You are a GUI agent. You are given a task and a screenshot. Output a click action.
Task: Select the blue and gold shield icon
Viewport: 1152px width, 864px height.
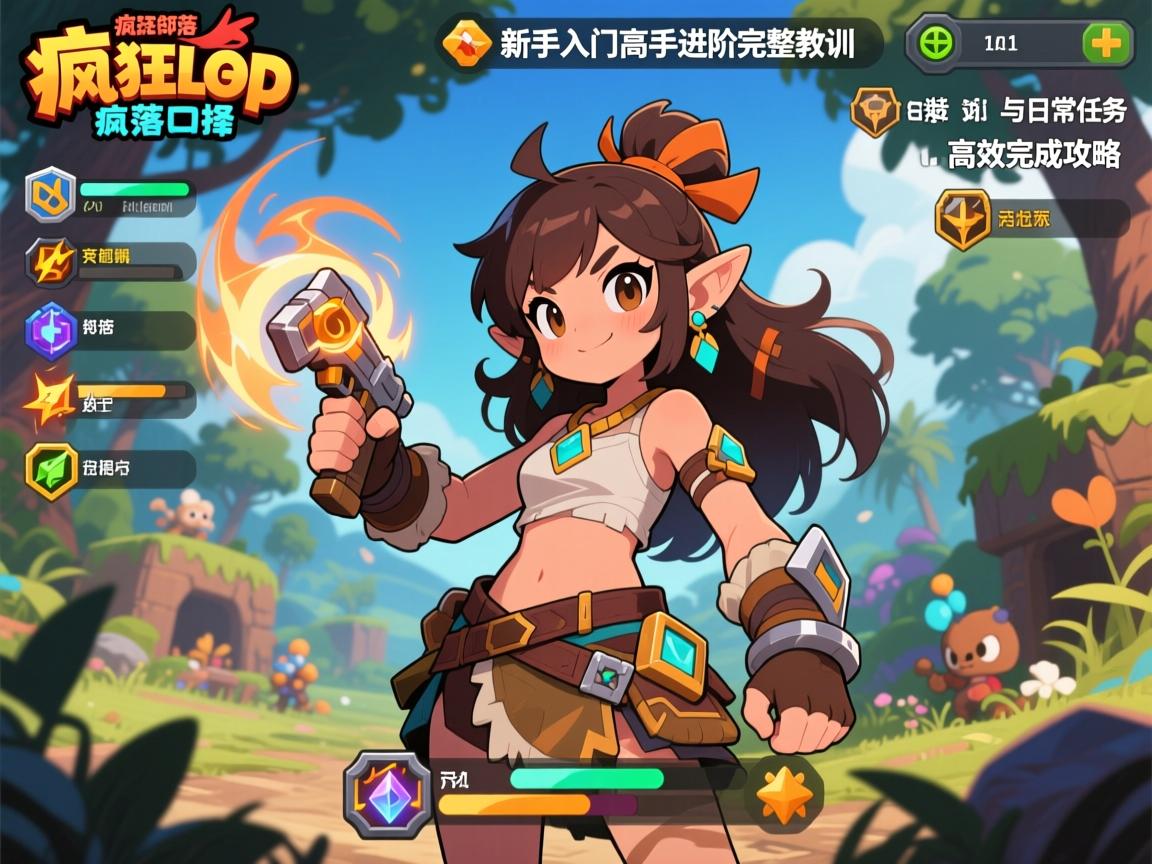coord(50,194)
